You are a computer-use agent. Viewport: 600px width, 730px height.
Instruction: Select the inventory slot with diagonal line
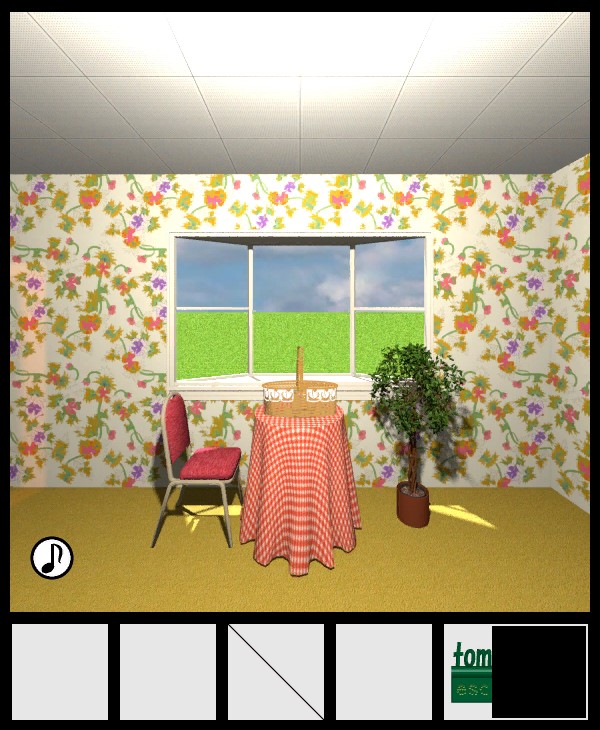click(x=276, y=672)
